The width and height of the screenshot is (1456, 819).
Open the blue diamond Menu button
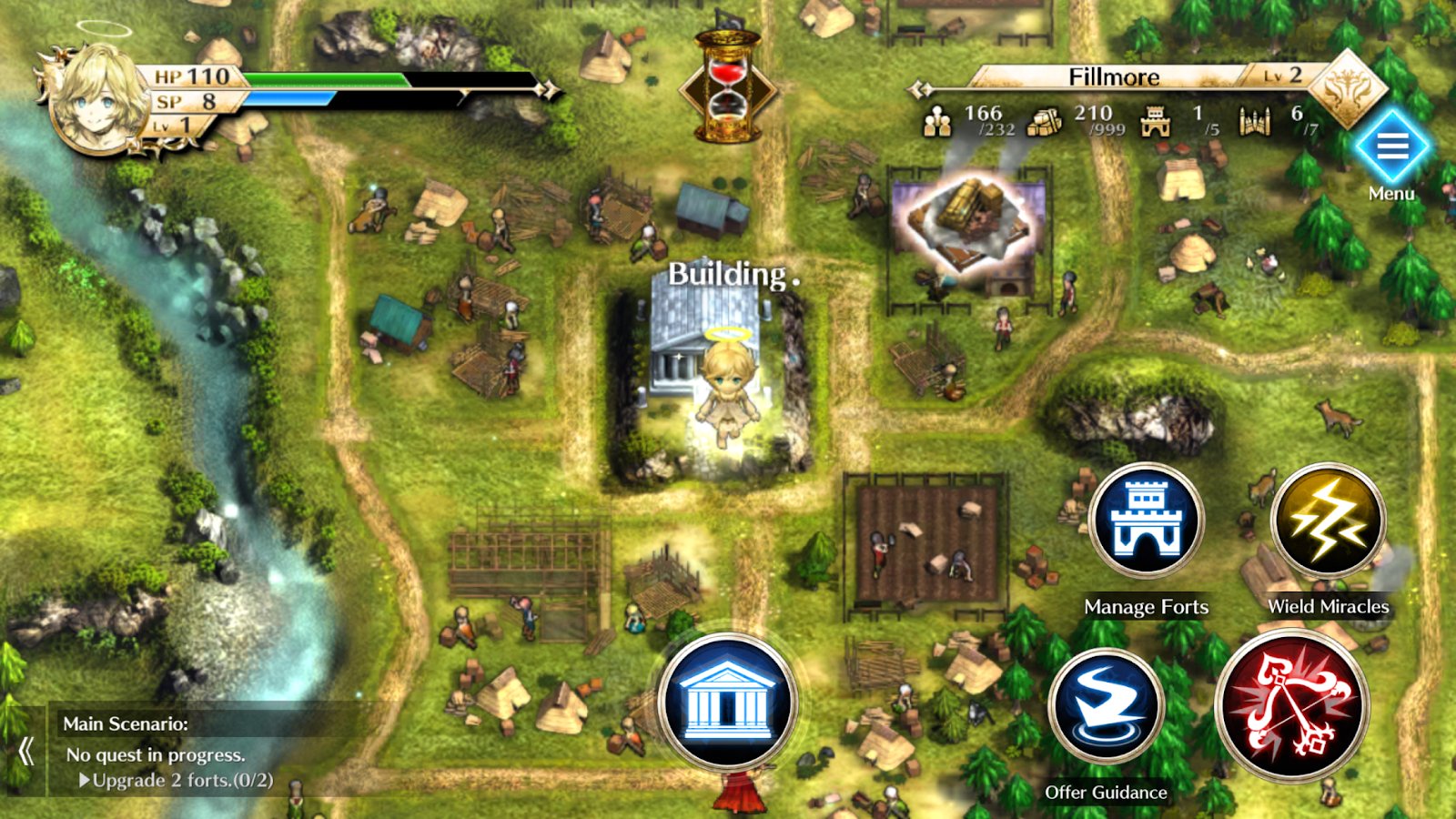tap(1391, 147)
